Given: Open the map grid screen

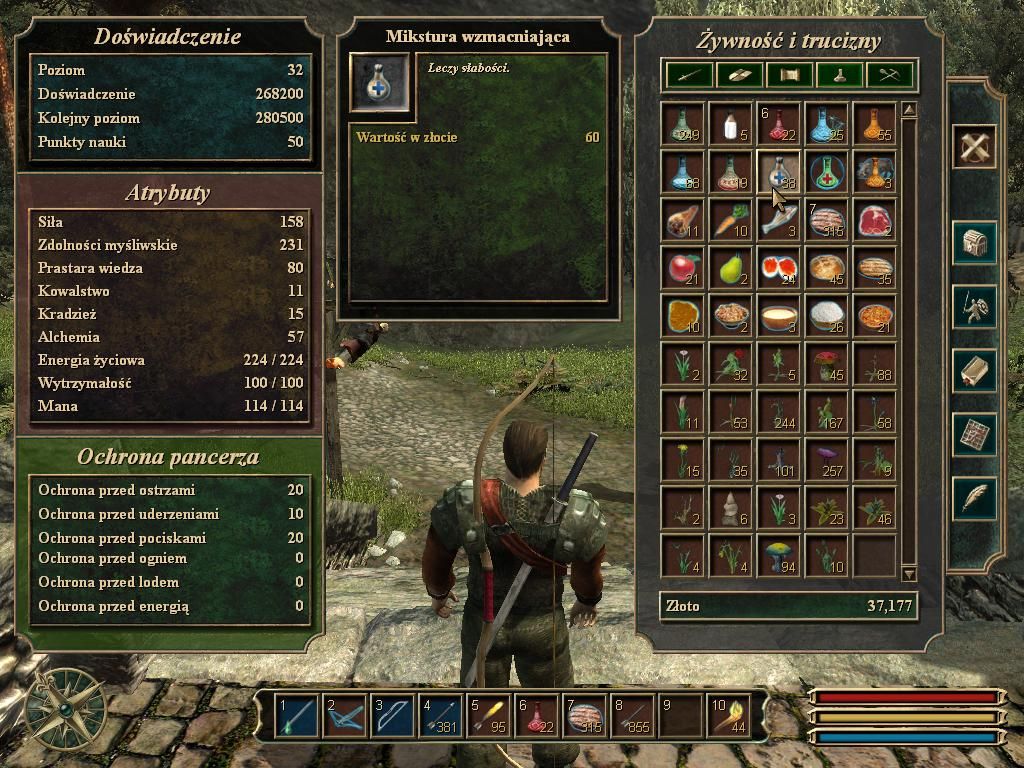Looking at the screenshot, I should point(974,435).
